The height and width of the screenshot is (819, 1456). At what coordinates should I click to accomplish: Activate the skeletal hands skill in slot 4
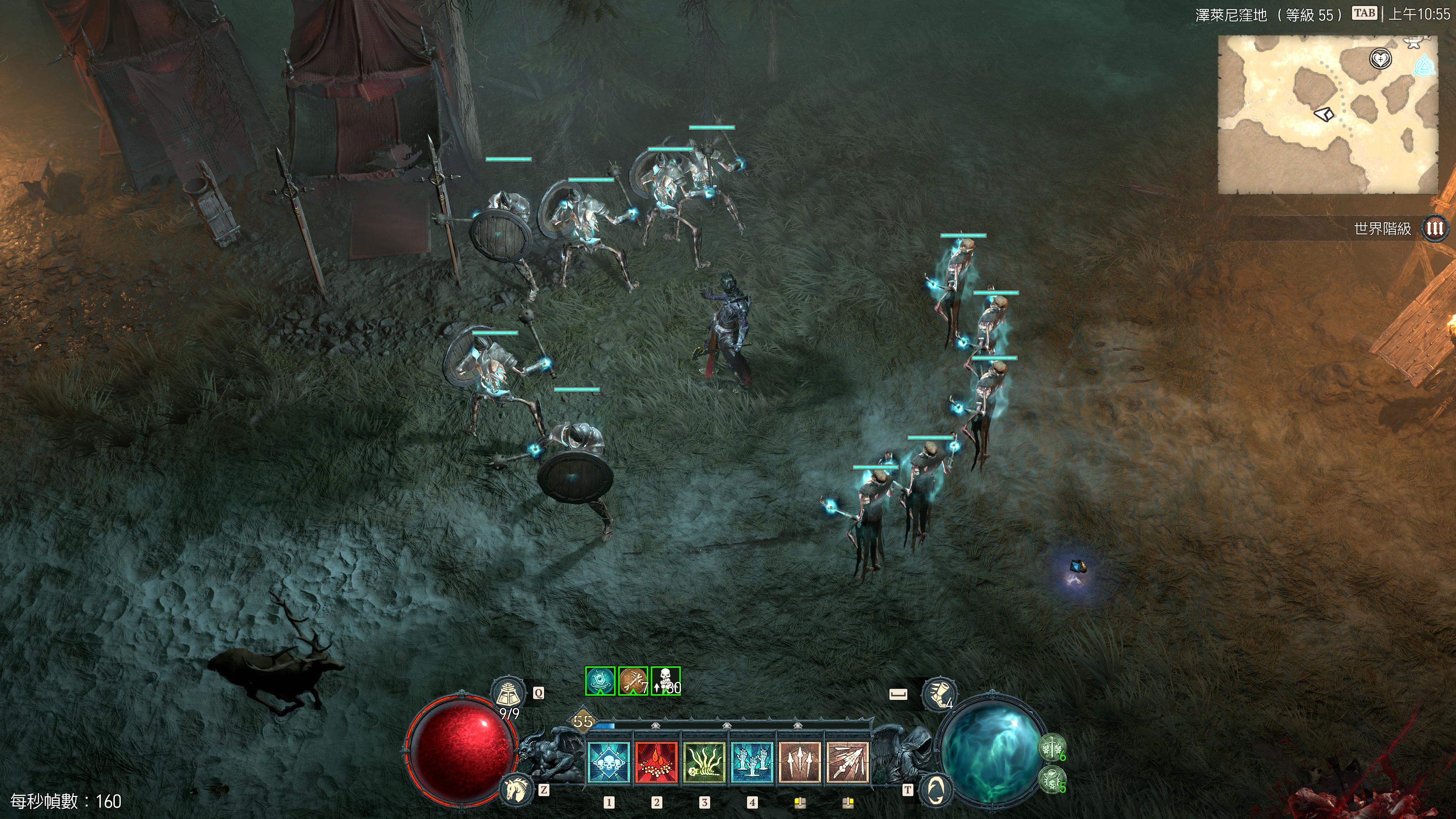[752, 763]
